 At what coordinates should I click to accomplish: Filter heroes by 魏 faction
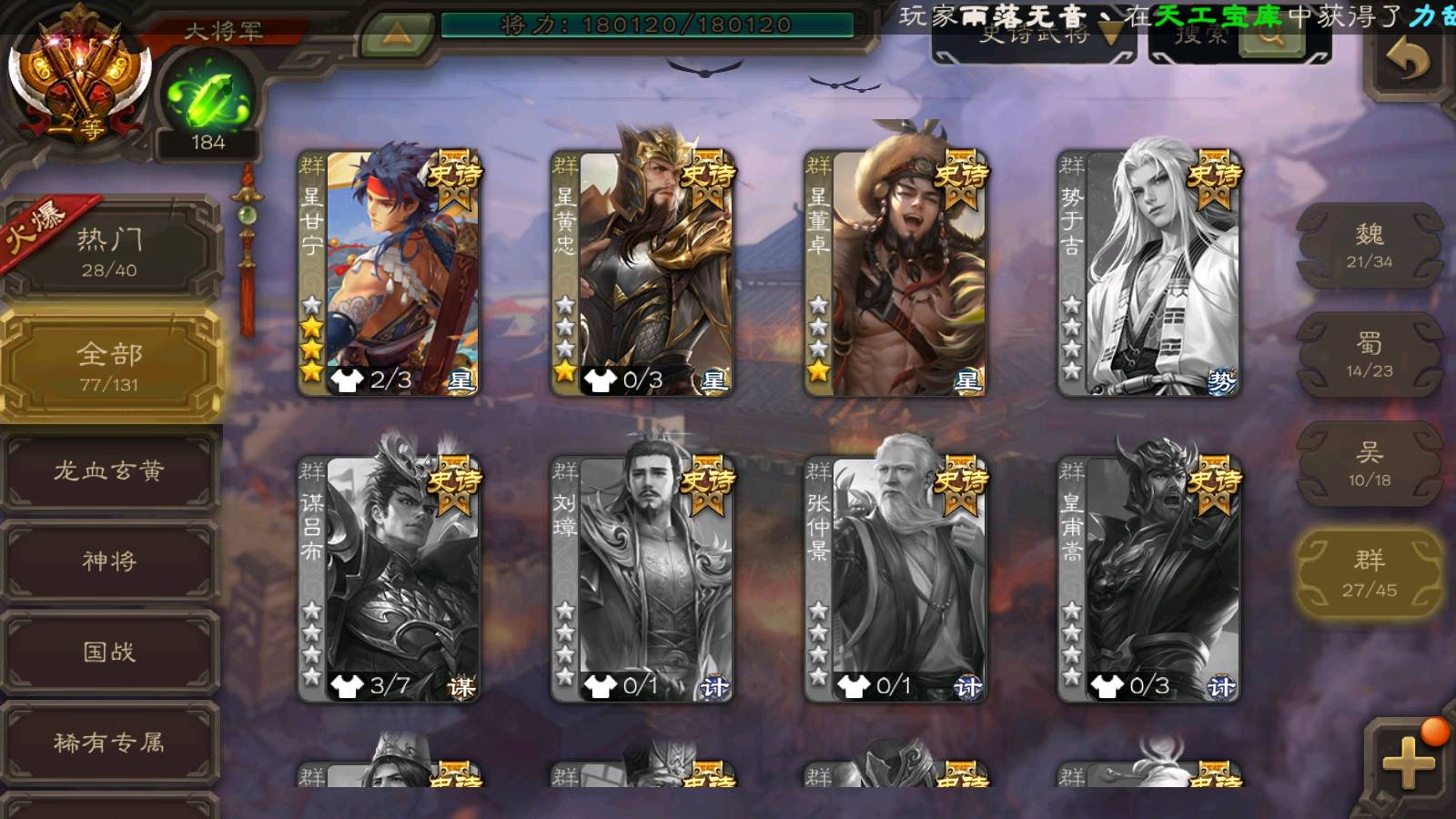point(1370,246)
